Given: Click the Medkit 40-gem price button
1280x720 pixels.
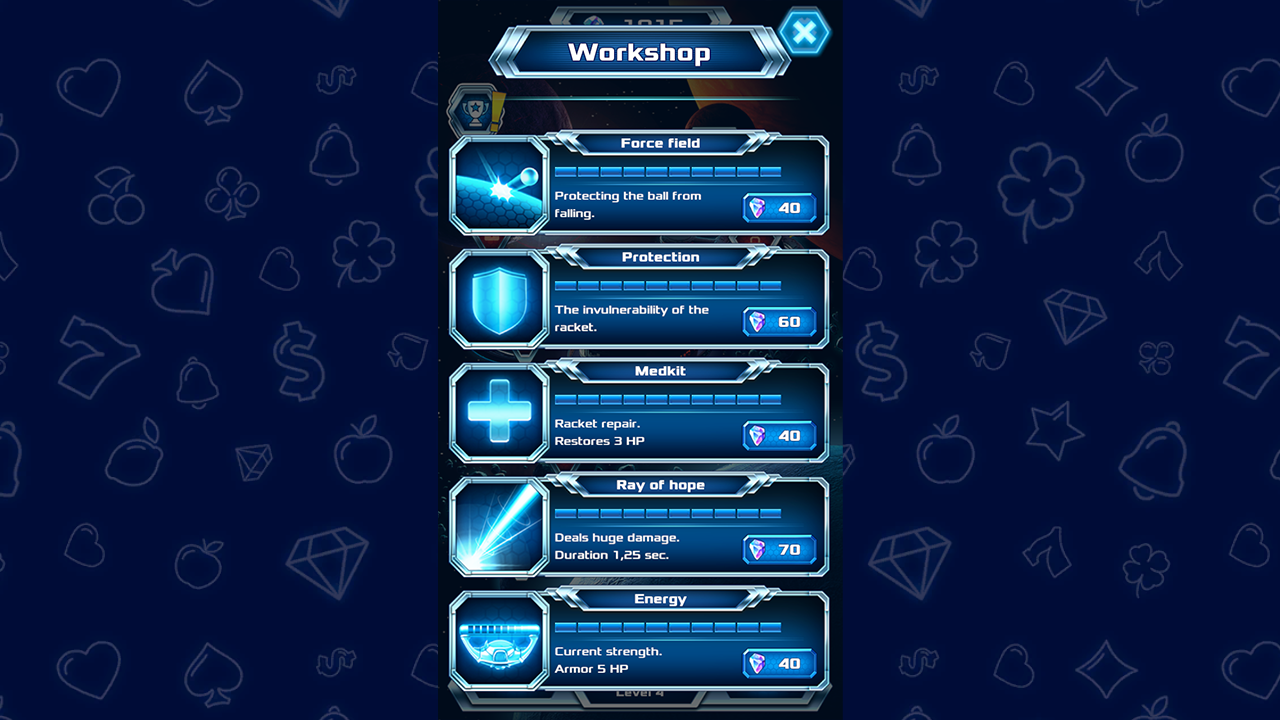Looking at the screenshot, I should coord(780,436).
